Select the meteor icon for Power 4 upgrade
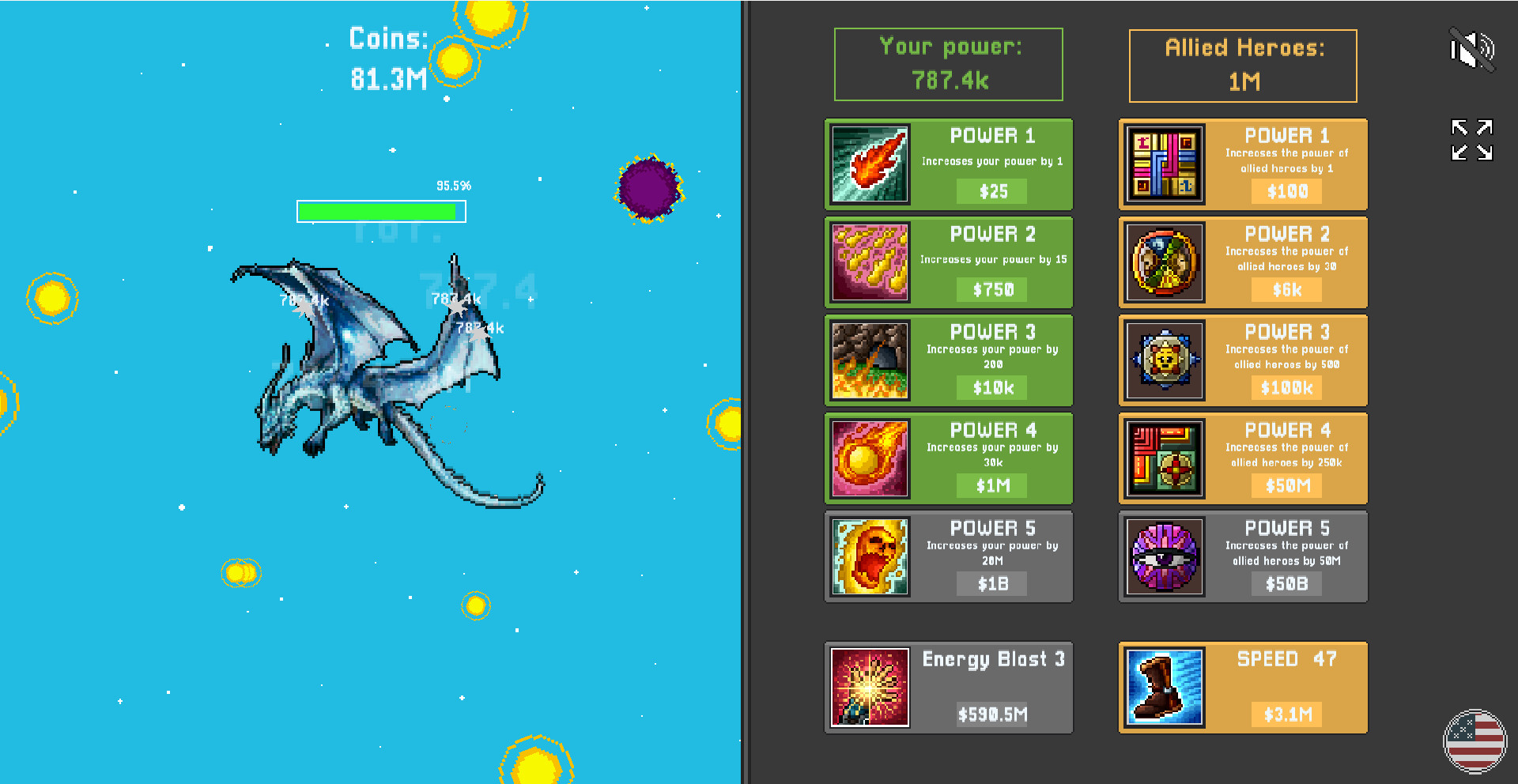Image resolution: width=1518 pixels, height=784 pixels. click(869, 458)
